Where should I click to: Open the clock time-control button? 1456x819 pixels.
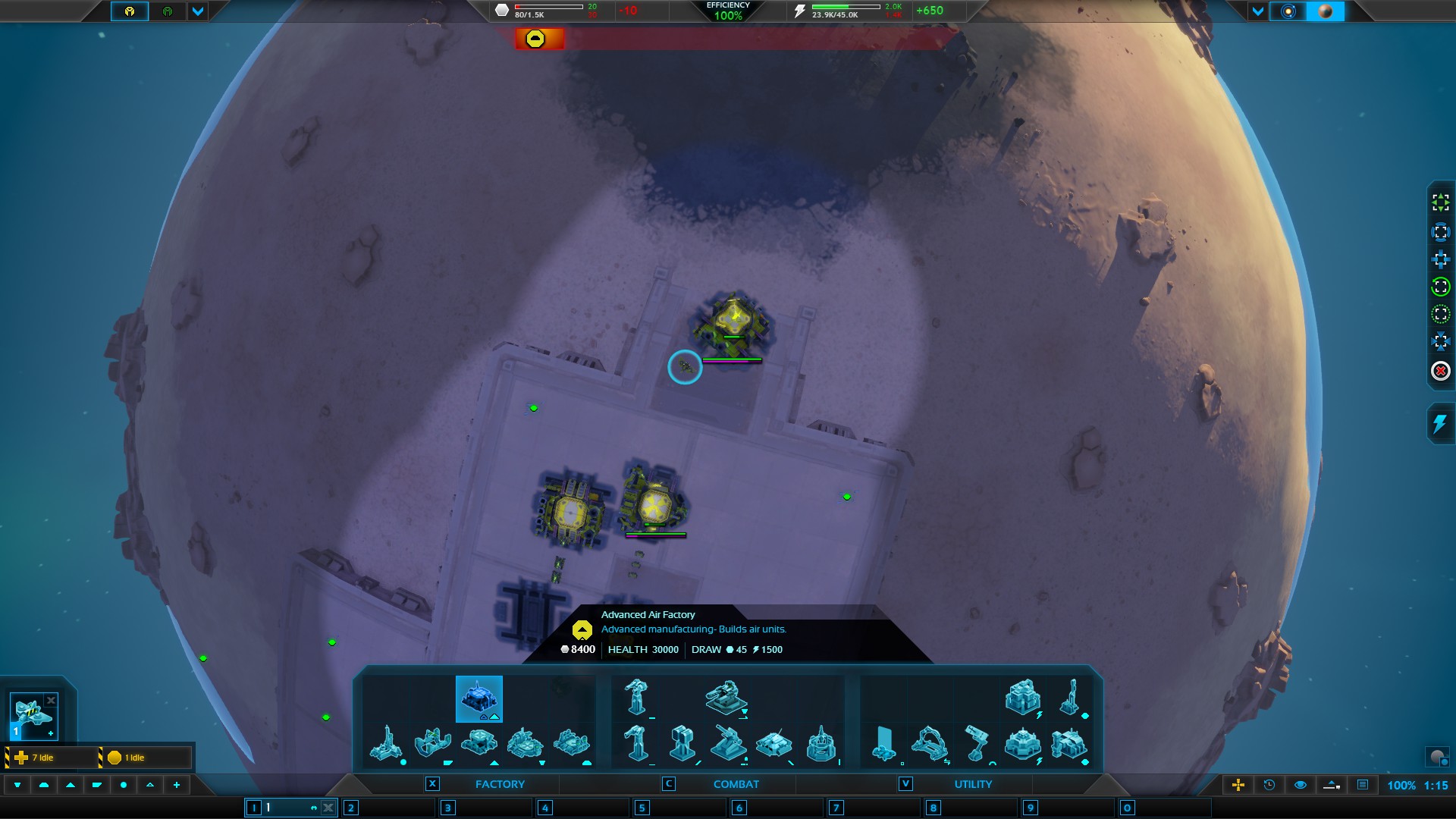(1269, 785)
